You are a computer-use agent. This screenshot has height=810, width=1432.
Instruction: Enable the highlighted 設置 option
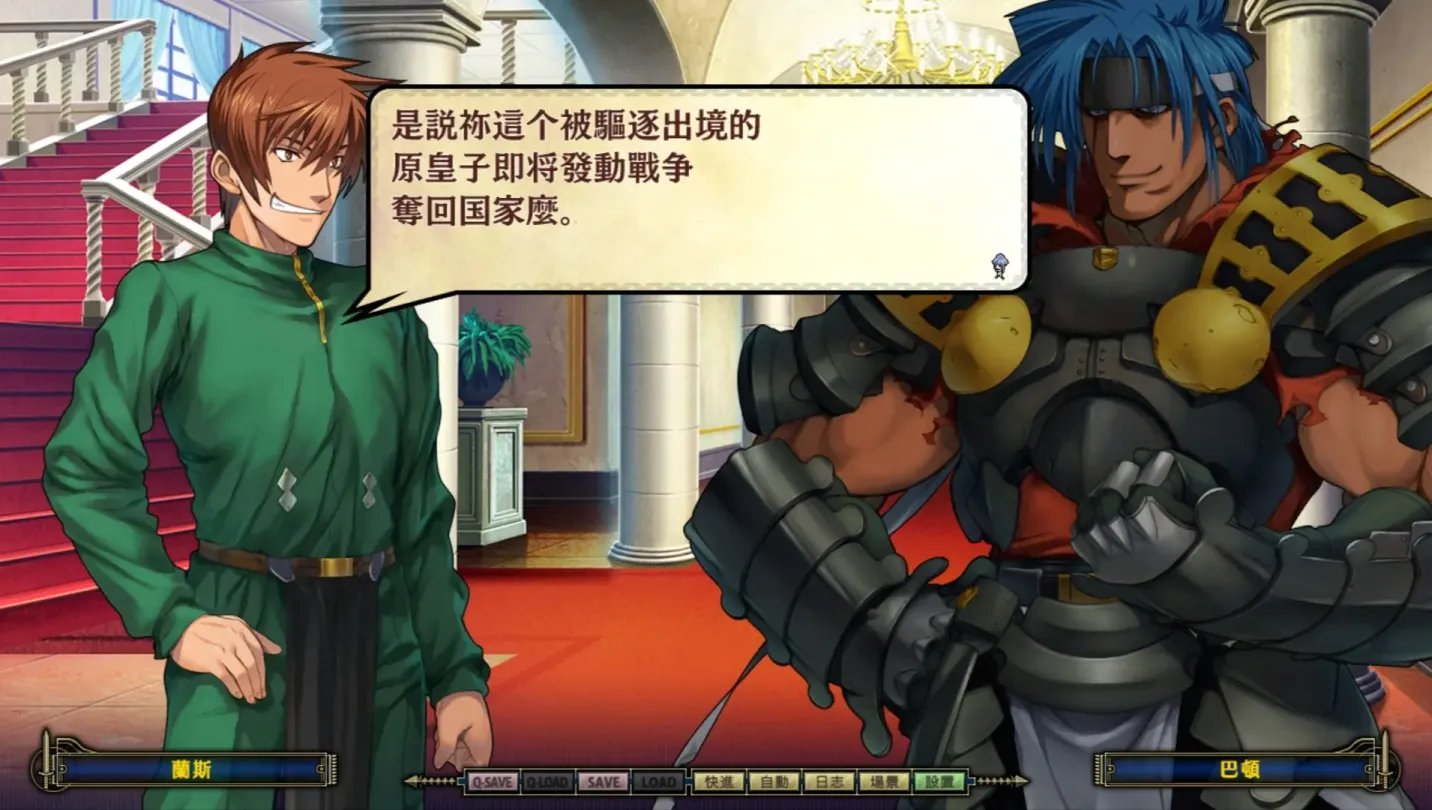coord(940,780)
